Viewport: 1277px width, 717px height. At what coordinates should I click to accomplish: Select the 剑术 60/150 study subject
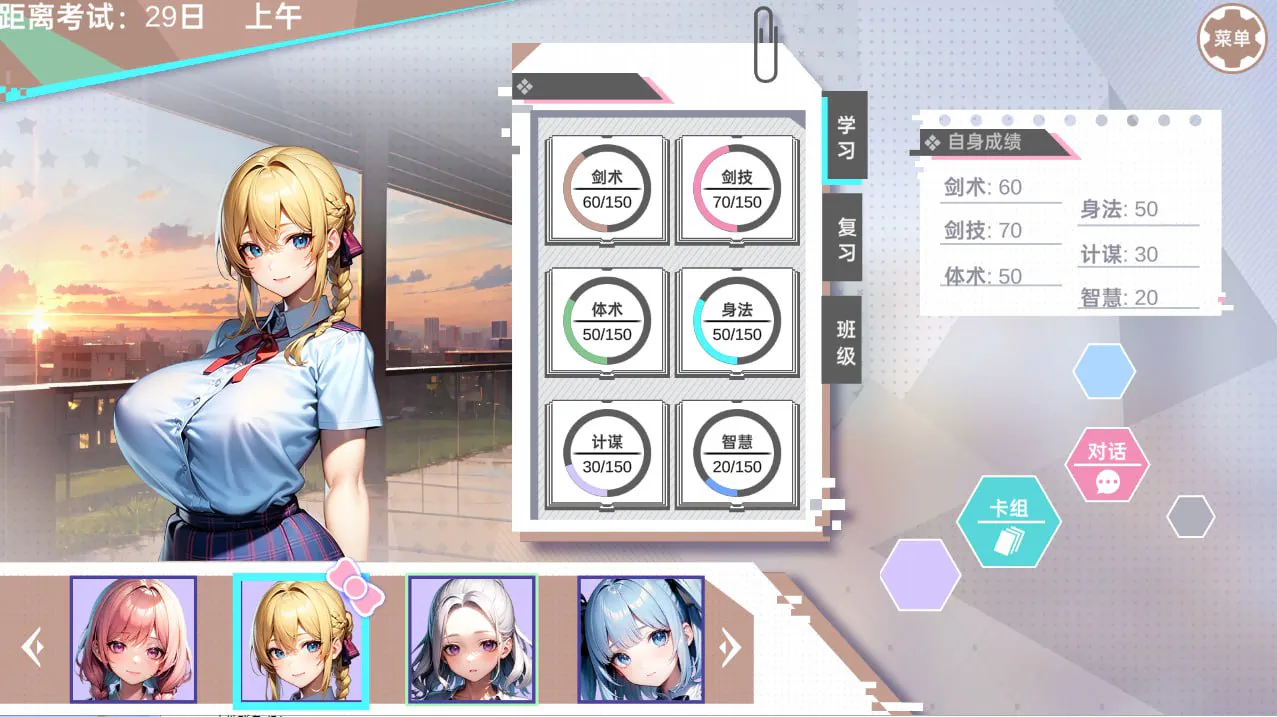coord(607,189)
